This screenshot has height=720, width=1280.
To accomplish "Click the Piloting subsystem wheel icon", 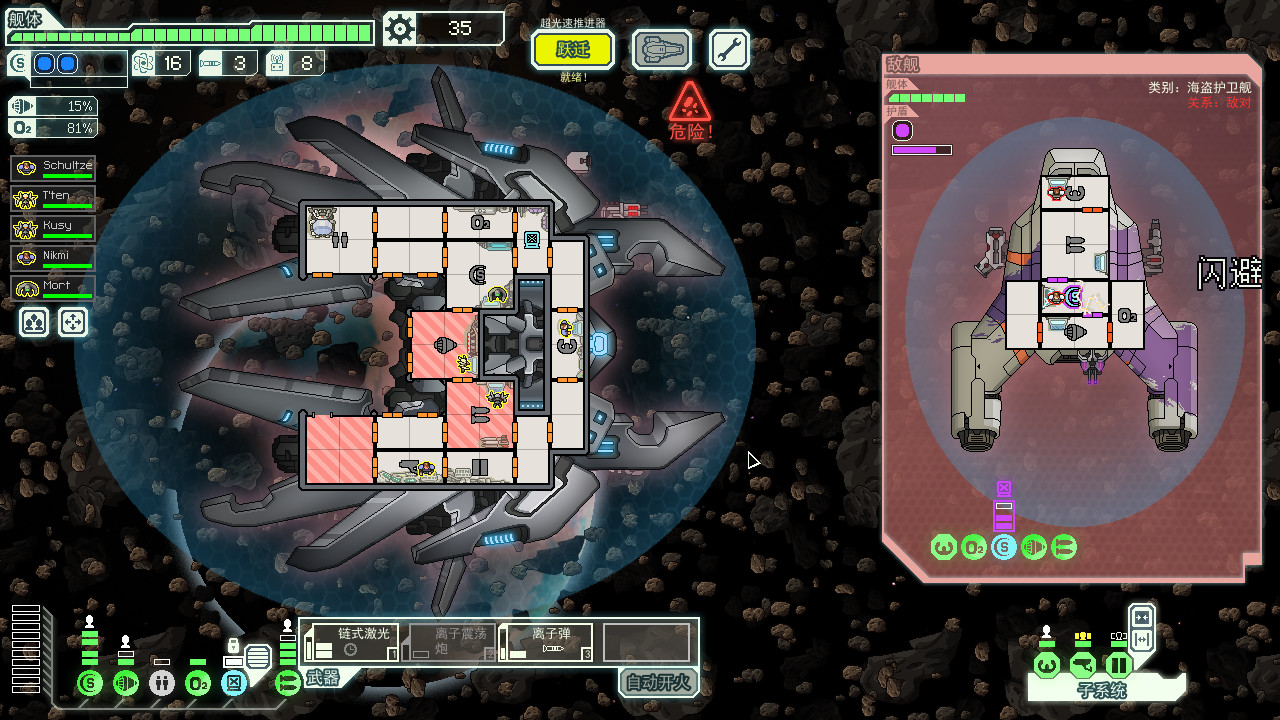I will [x=1046, y=662].
